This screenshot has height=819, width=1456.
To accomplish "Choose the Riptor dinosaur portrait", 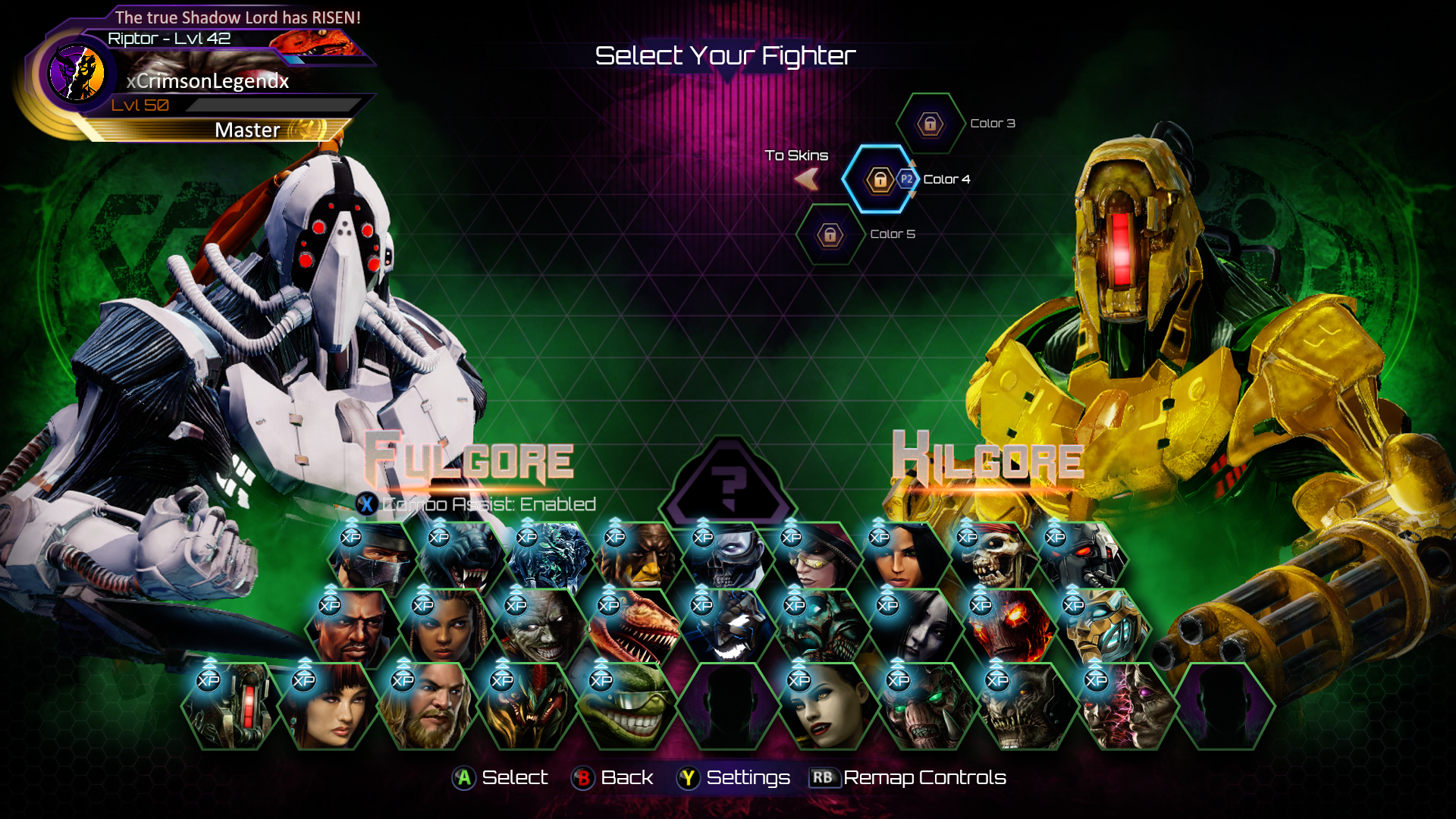I will (x=632, y=629).
